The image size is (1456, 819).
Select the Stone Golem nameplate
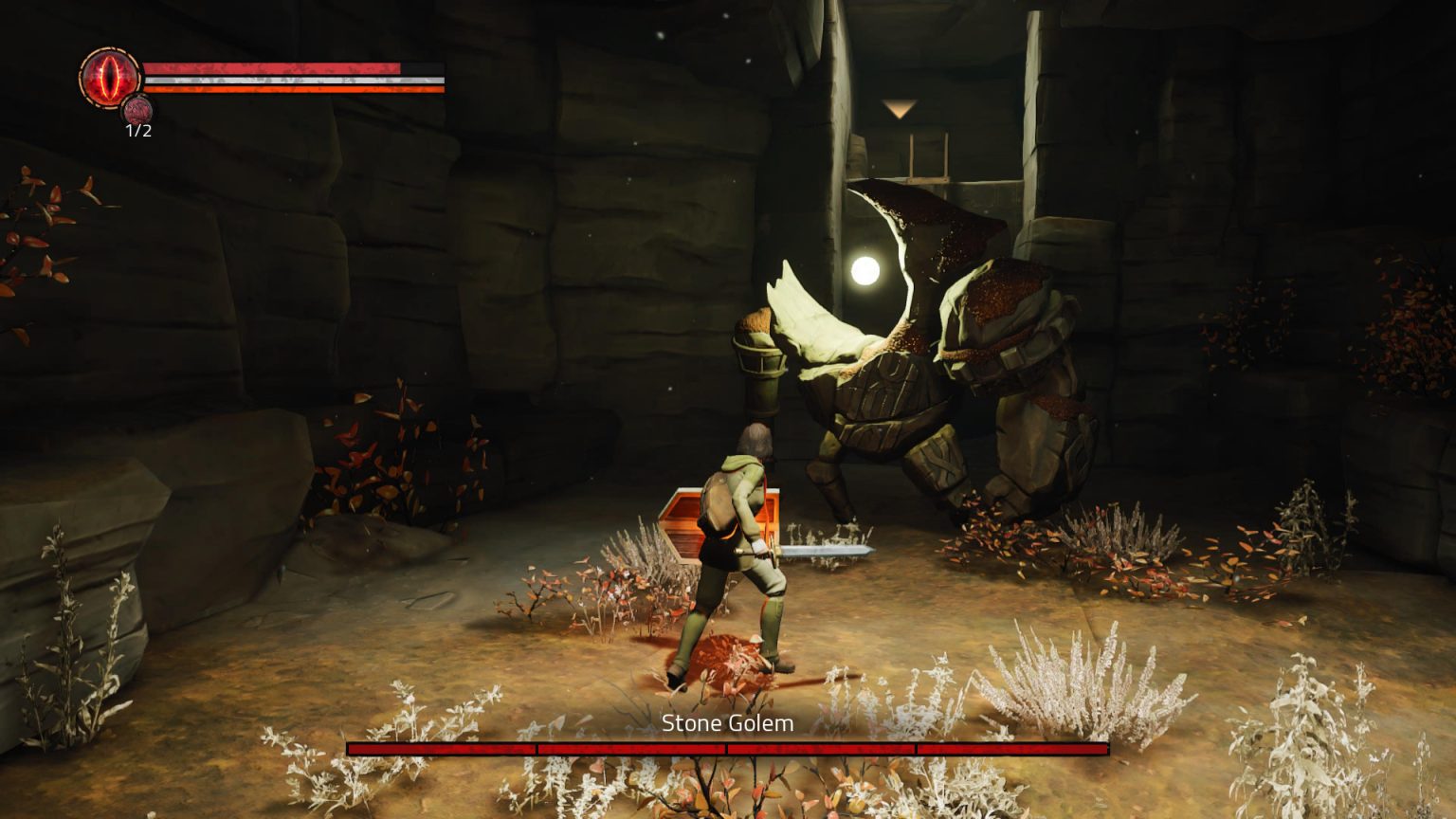click(728, 723)
